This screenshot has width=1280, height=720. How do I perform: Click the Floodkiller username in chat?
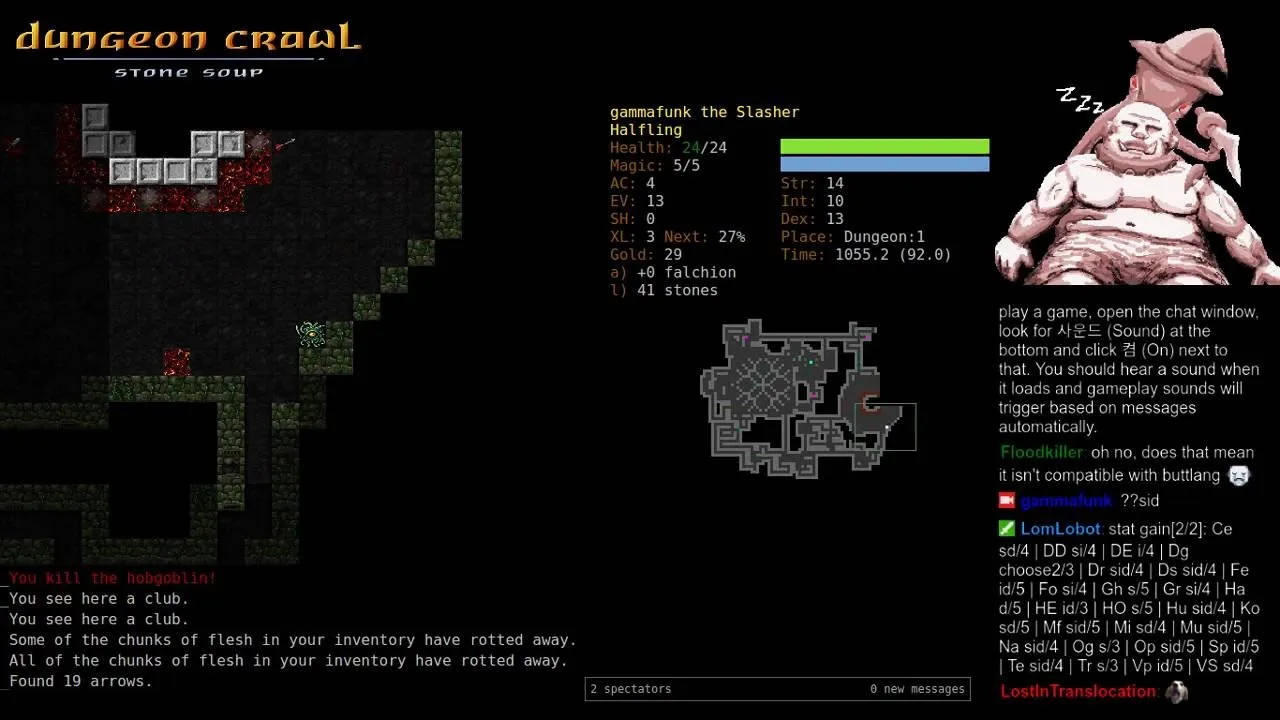1041,452
